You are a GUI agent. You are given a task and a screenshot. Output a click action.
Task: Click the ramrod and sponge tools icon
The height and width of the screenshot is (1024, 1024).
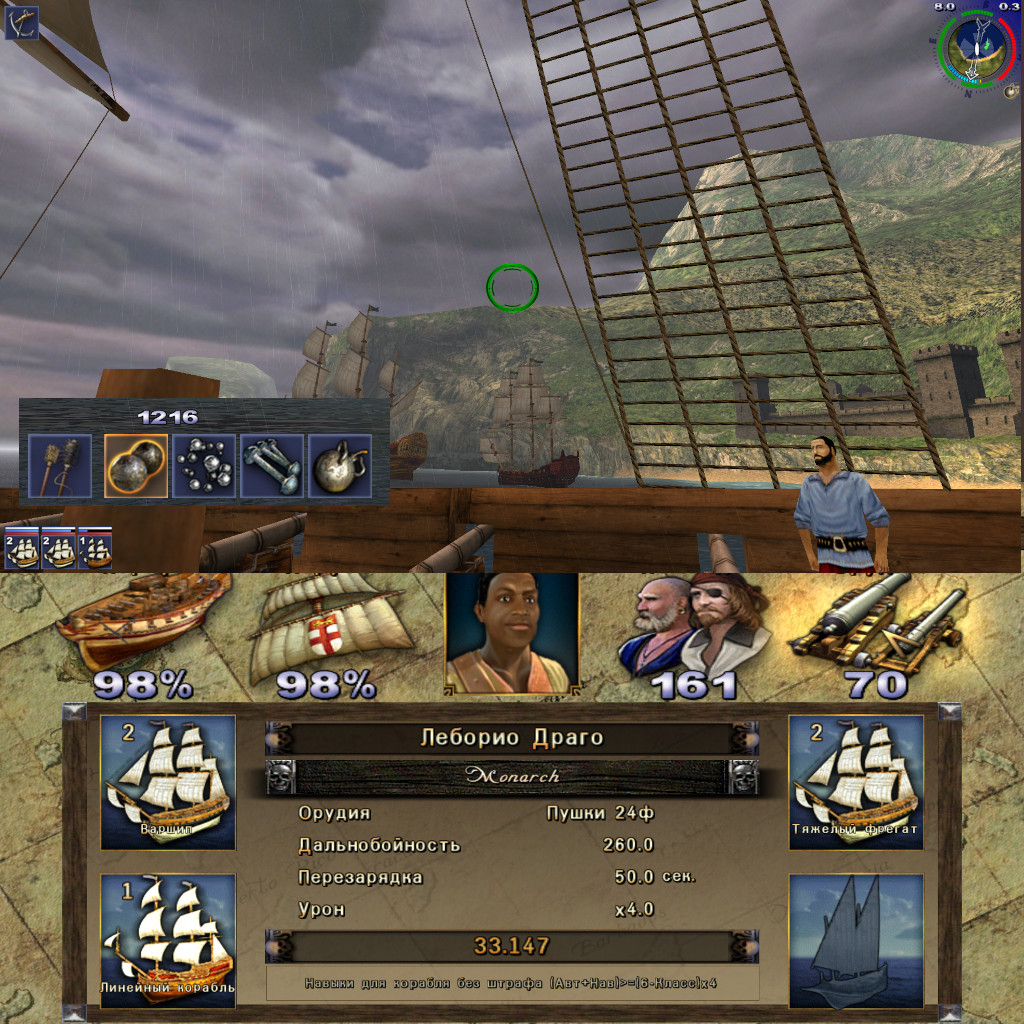[x=60, y=466]
